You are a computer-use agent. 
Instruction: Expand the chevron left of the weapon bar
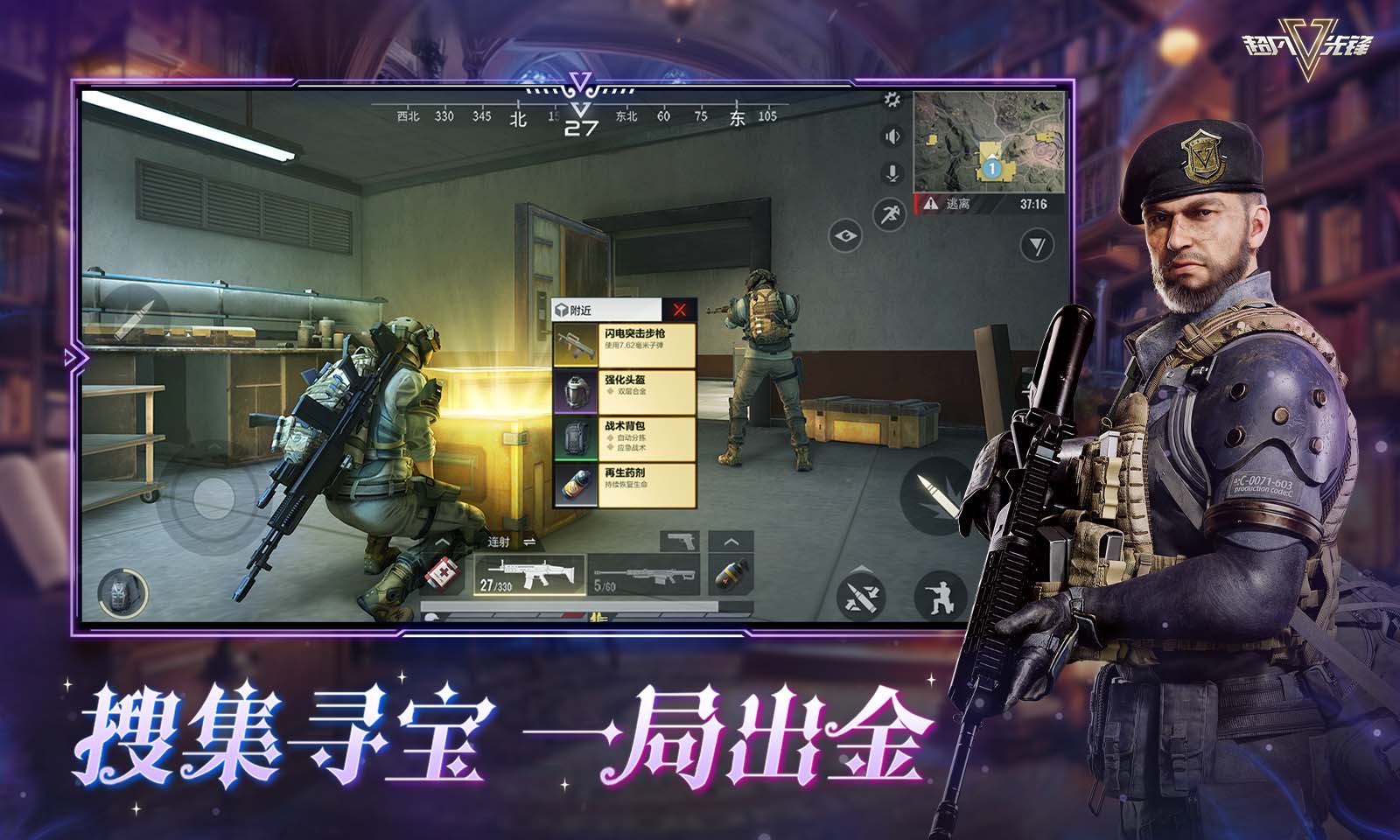tap(441, 542)
